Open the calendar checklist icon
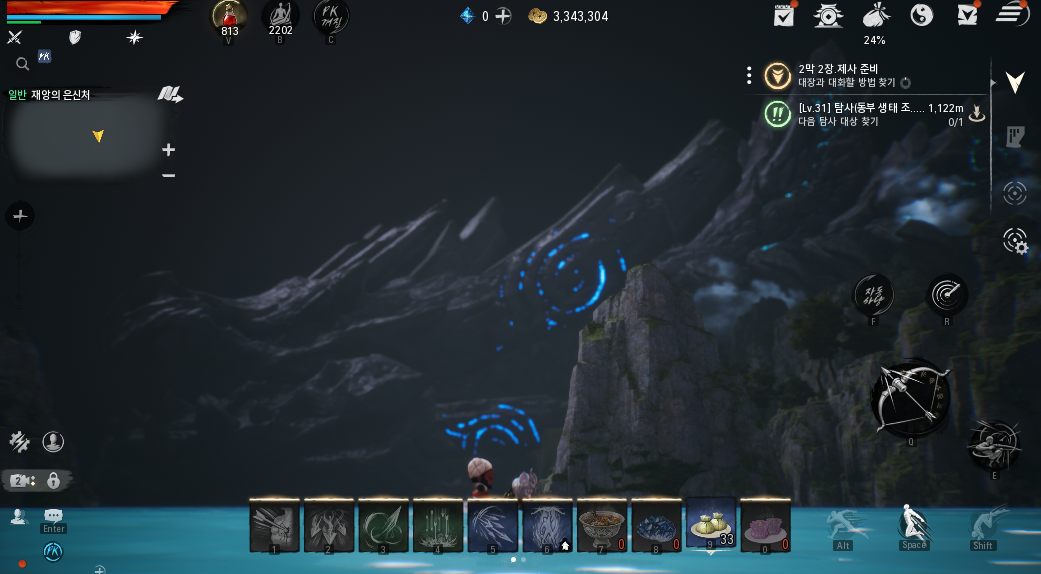Viewport: 1041px width, 574px height. [x=784, y=15]
